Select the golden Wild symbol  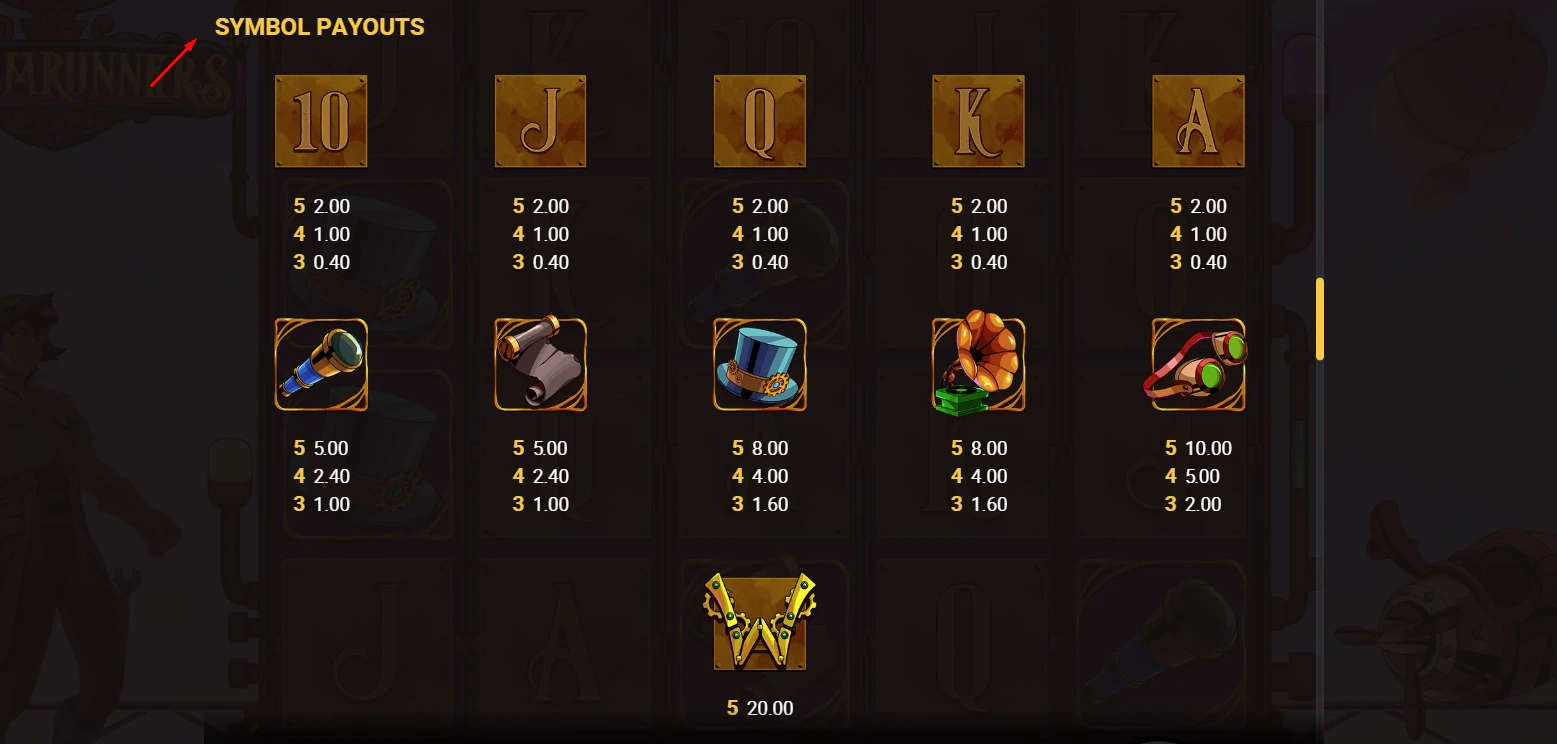click(x=759, y=621)
